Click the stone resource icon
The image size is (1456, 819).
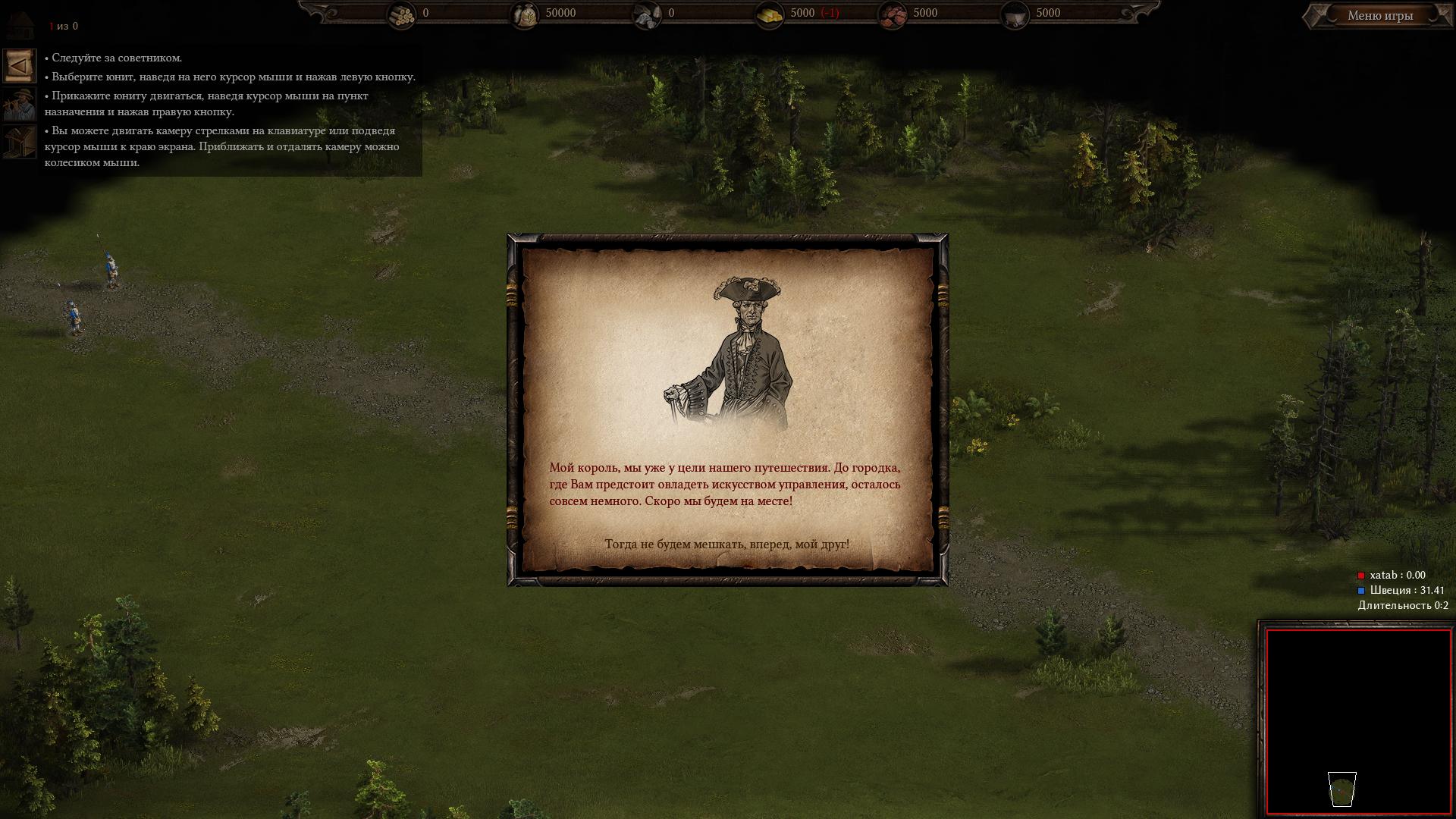647,14
